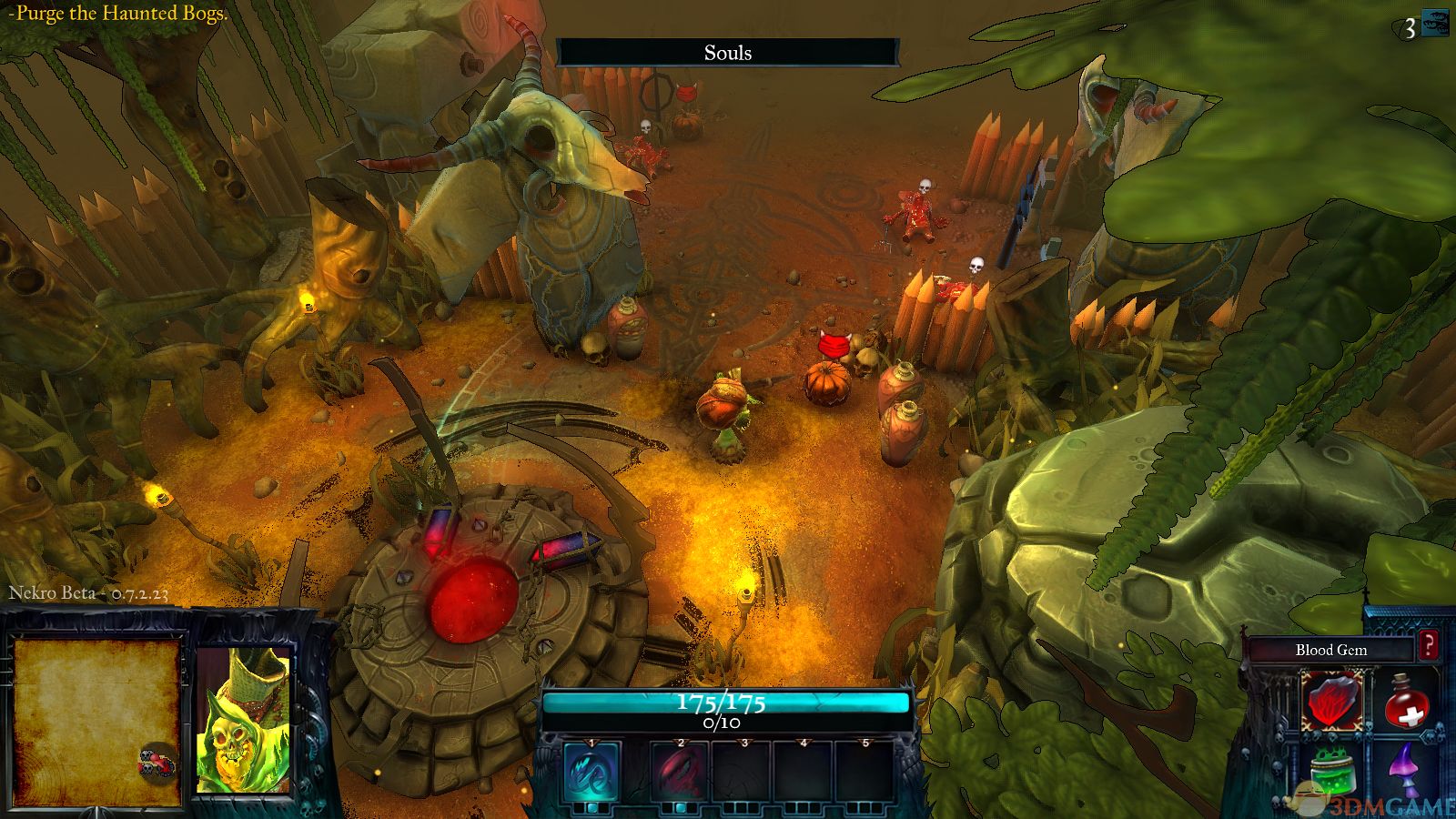The height and width of the screenshot is (819, 1456).
Task: Open the red question mark help
Action: click(1429, 646)
